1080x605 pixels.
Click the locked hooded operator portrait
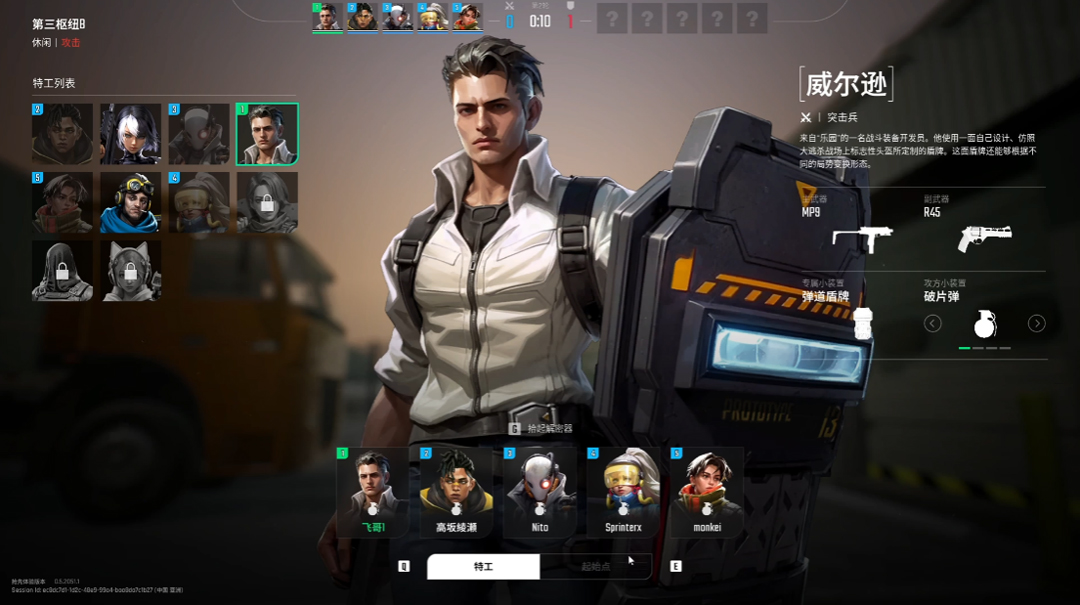[x=62, y=270]
